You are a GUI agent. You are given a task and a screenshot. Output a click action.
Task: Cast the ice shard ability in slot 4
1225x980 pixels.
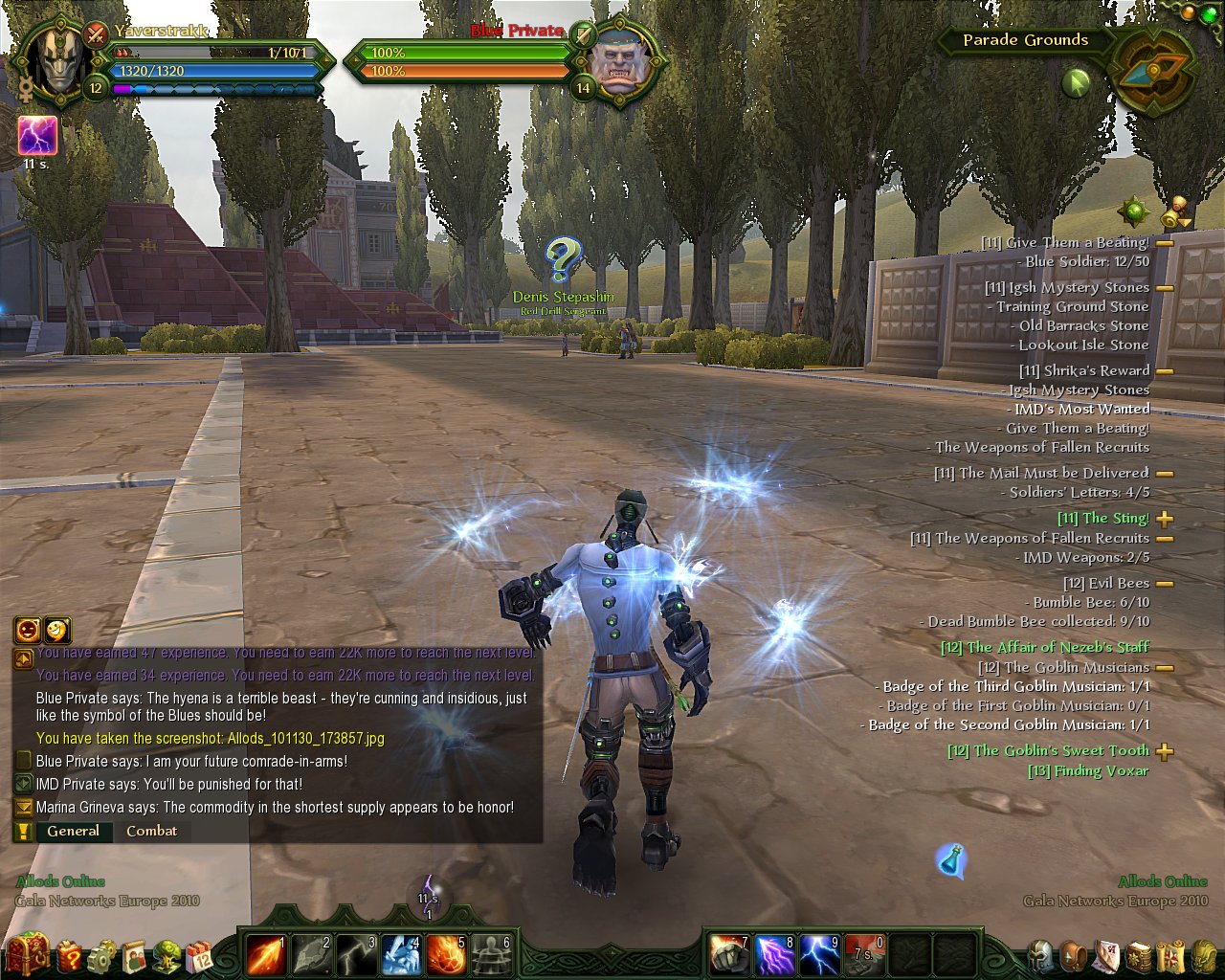tap(401, 954)
